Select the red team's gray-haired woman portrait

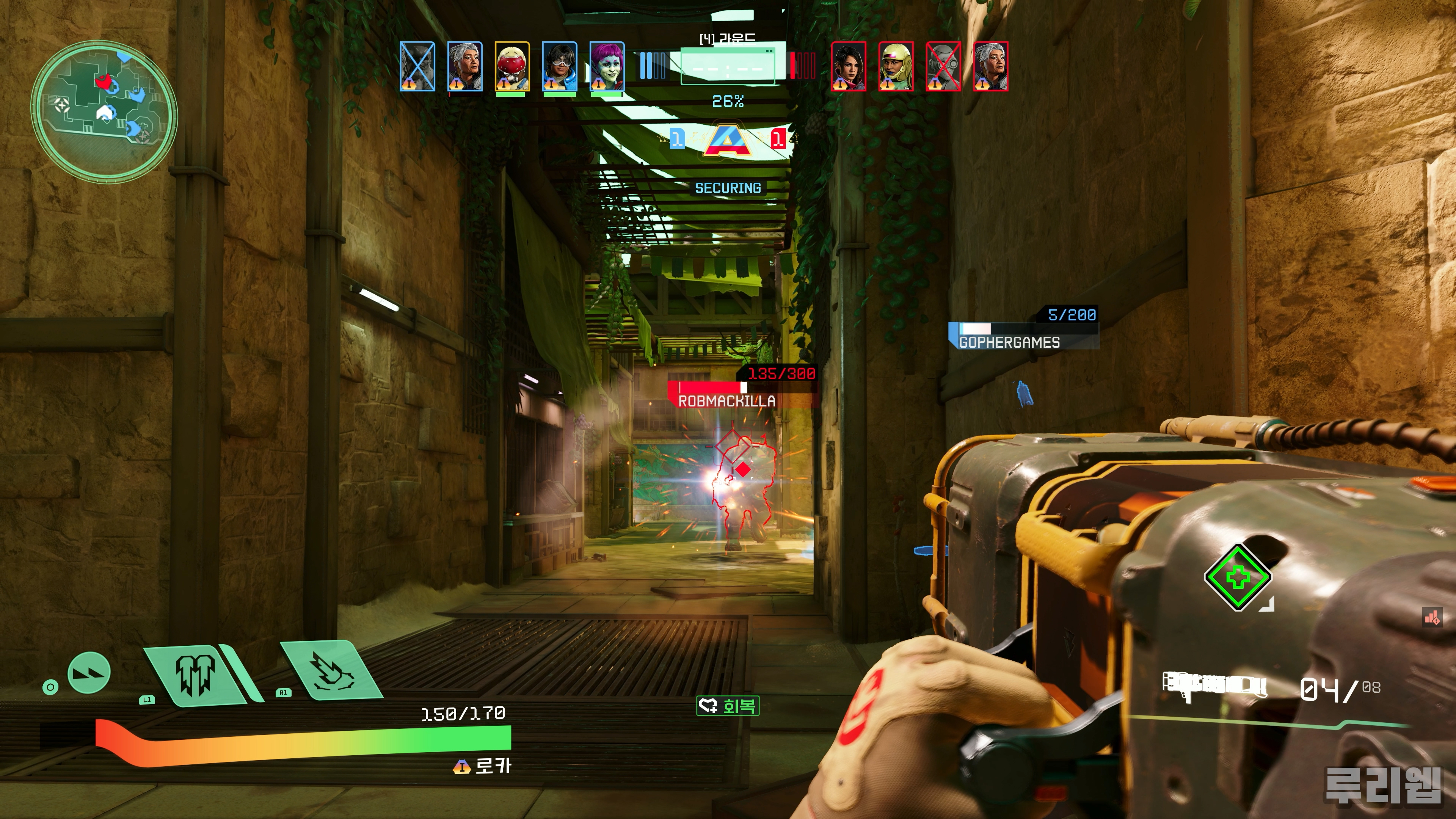(991, 66)
